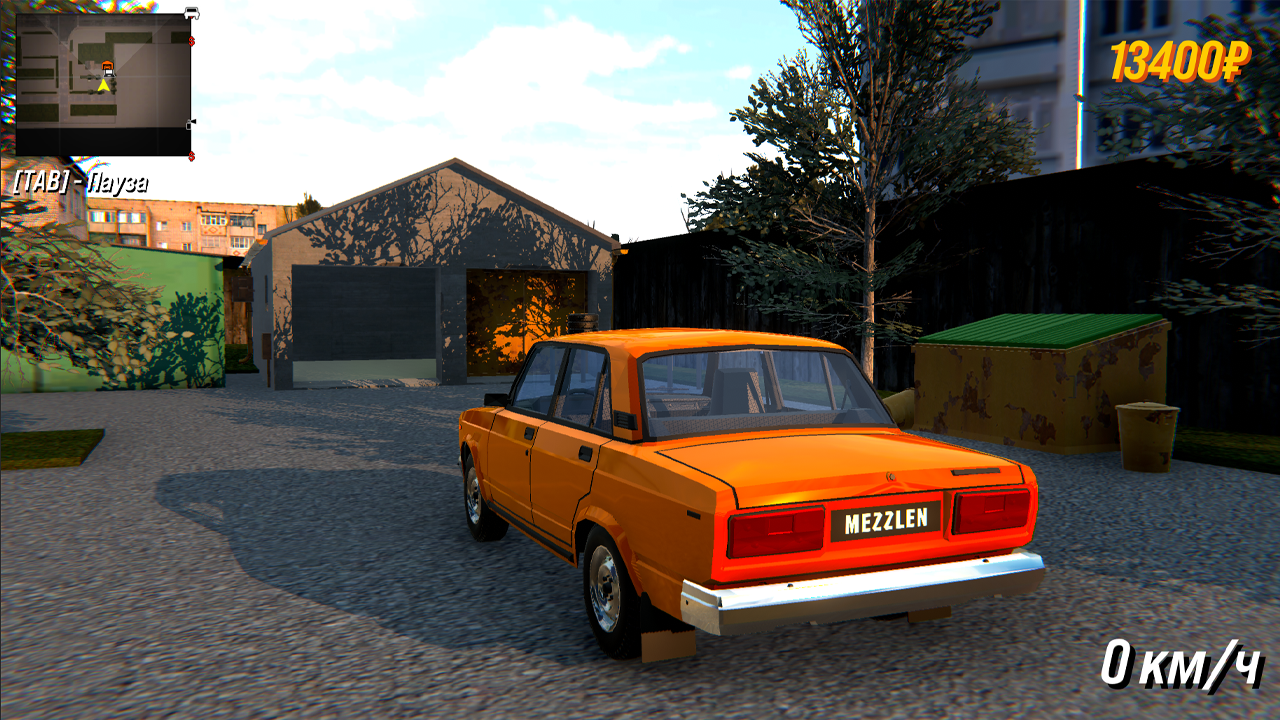
Task: Click the orange bus stop marker on the minimap
Action: [108, 65]
